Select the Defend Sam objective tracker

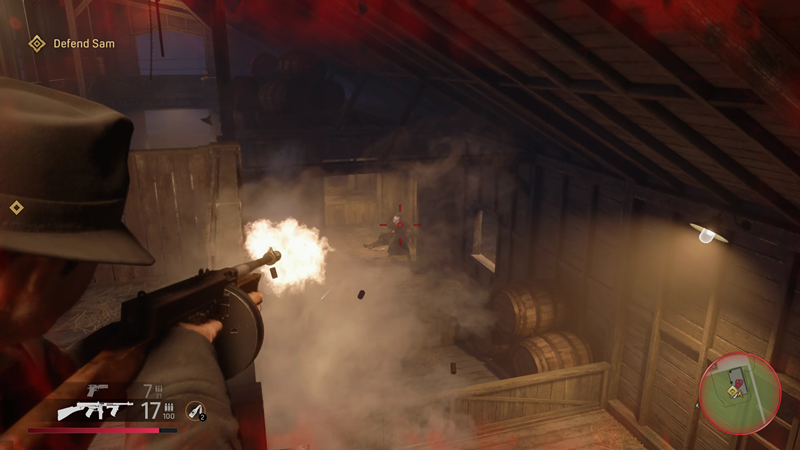click(x=72, y=43)
